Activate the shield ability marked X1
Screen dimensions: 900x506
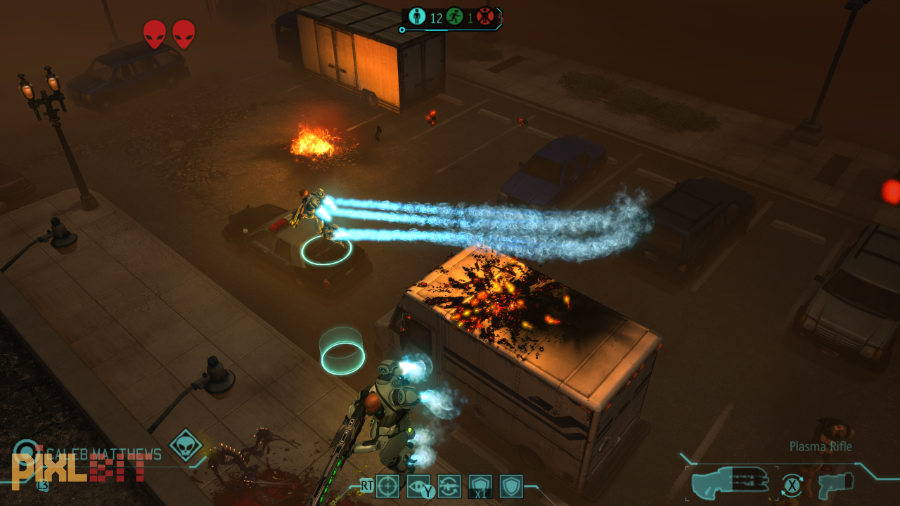point(481,487)
